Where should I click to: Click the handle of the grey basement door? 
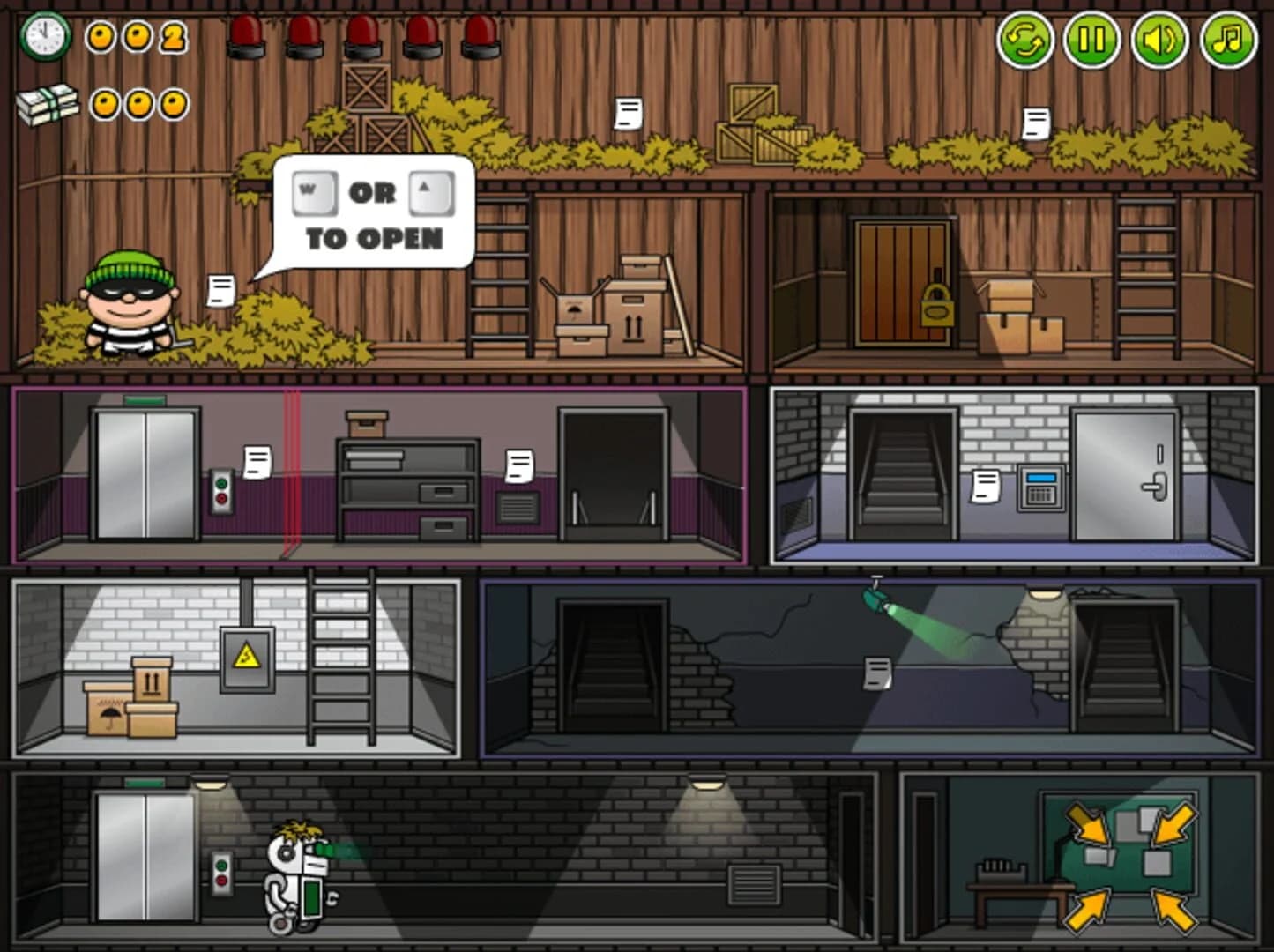click(1152, 486)
